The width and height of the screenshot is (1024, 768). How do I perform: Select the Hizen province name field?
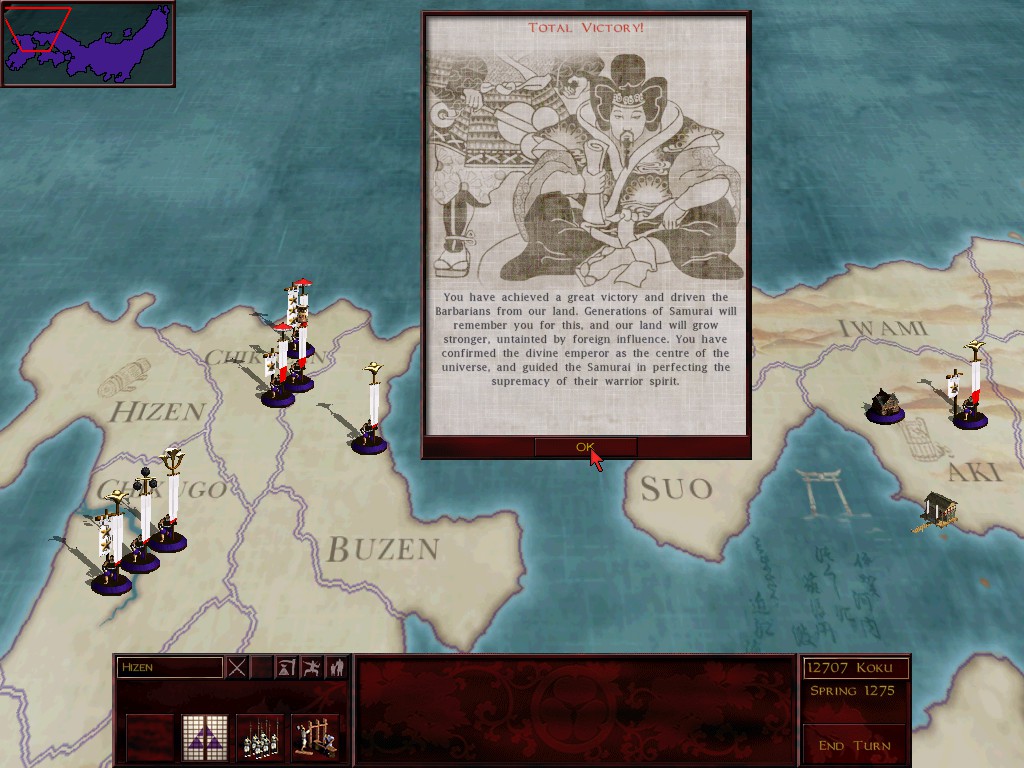pos(169,667)
